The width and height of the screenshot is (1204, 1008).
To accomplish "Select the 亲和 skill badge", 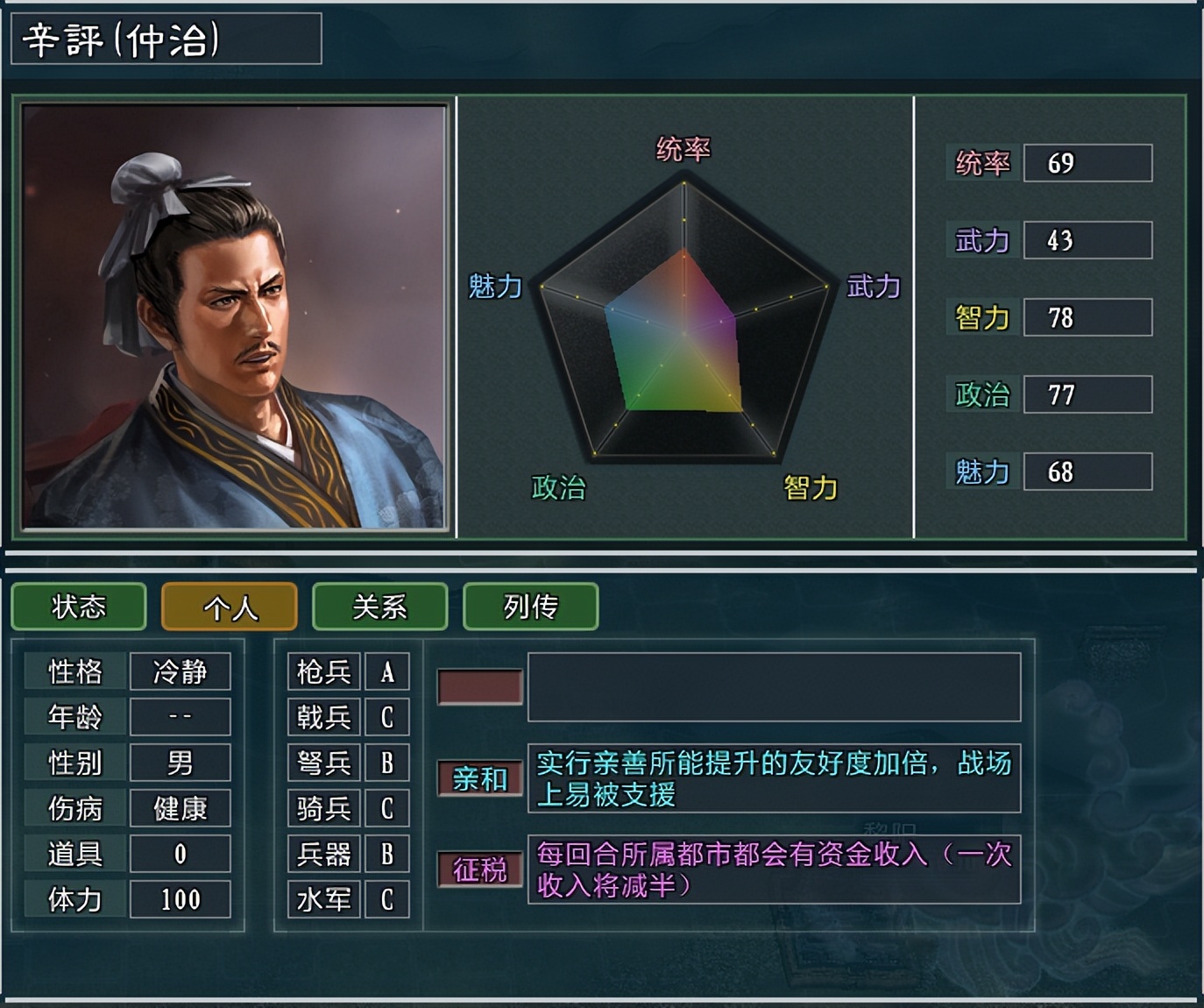I will coord(481,778).
